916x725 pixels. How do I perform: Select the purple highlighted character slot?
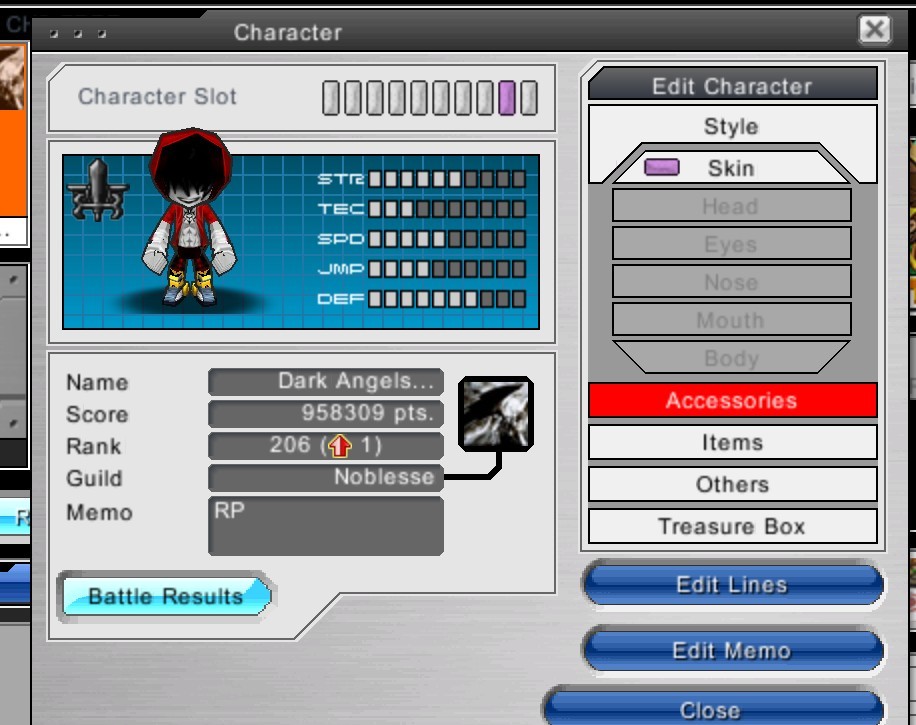(x=507, y=98)
